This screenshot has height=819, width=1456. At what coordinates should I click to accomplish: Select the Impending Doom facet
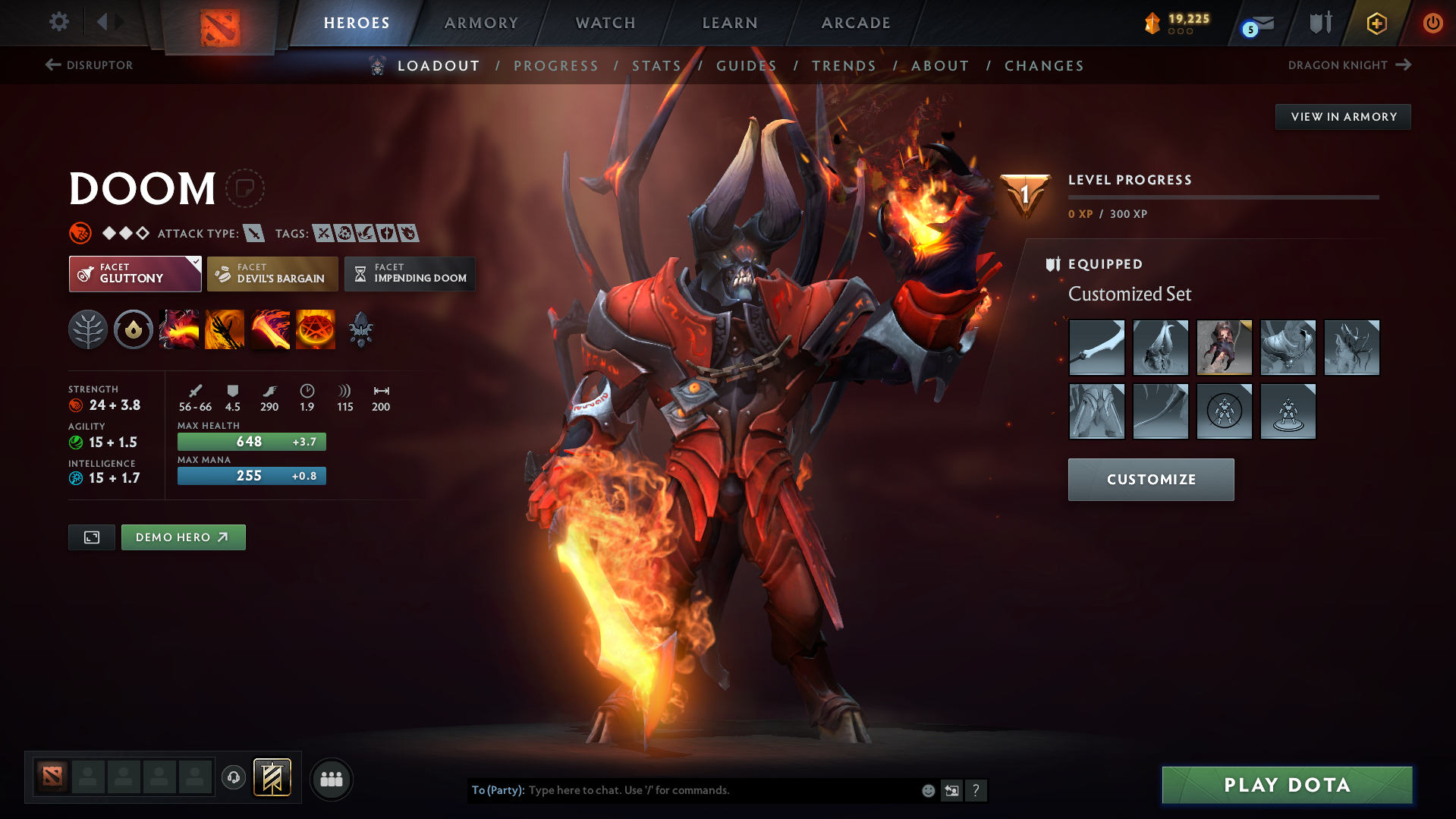click(x=410, y=273)
